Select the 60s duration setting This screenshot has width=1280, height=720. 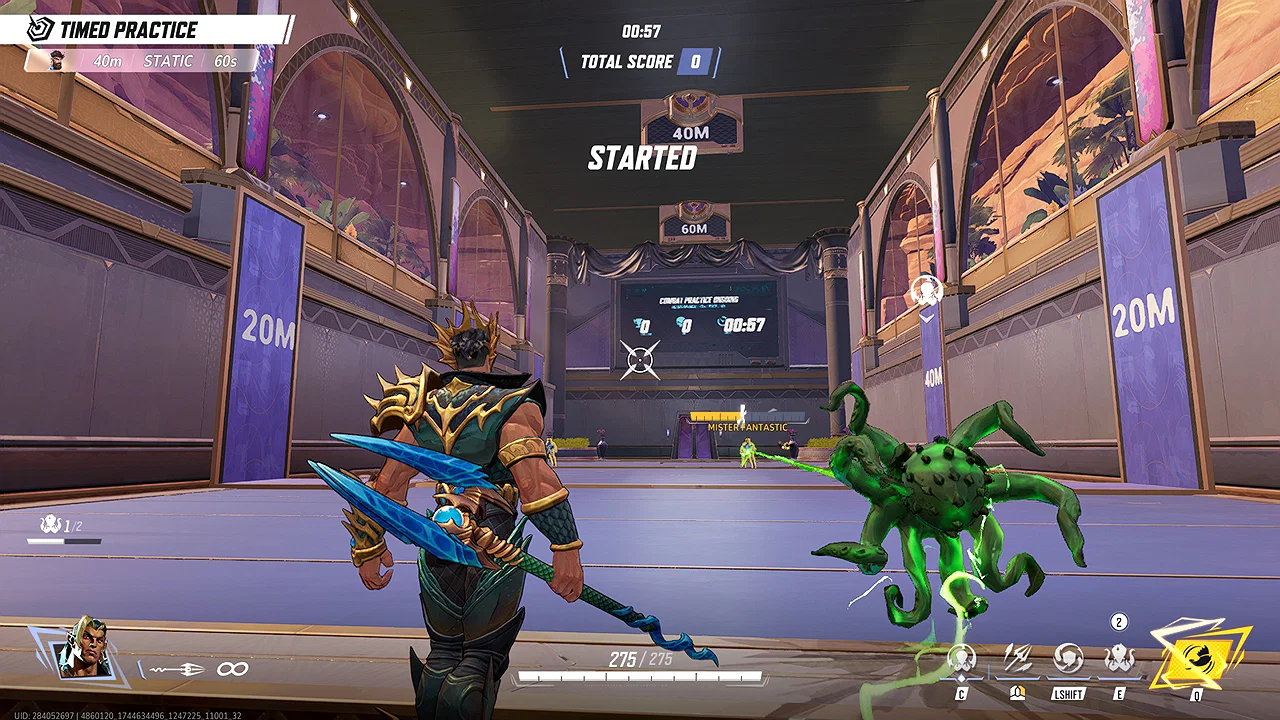click(225, 61)
